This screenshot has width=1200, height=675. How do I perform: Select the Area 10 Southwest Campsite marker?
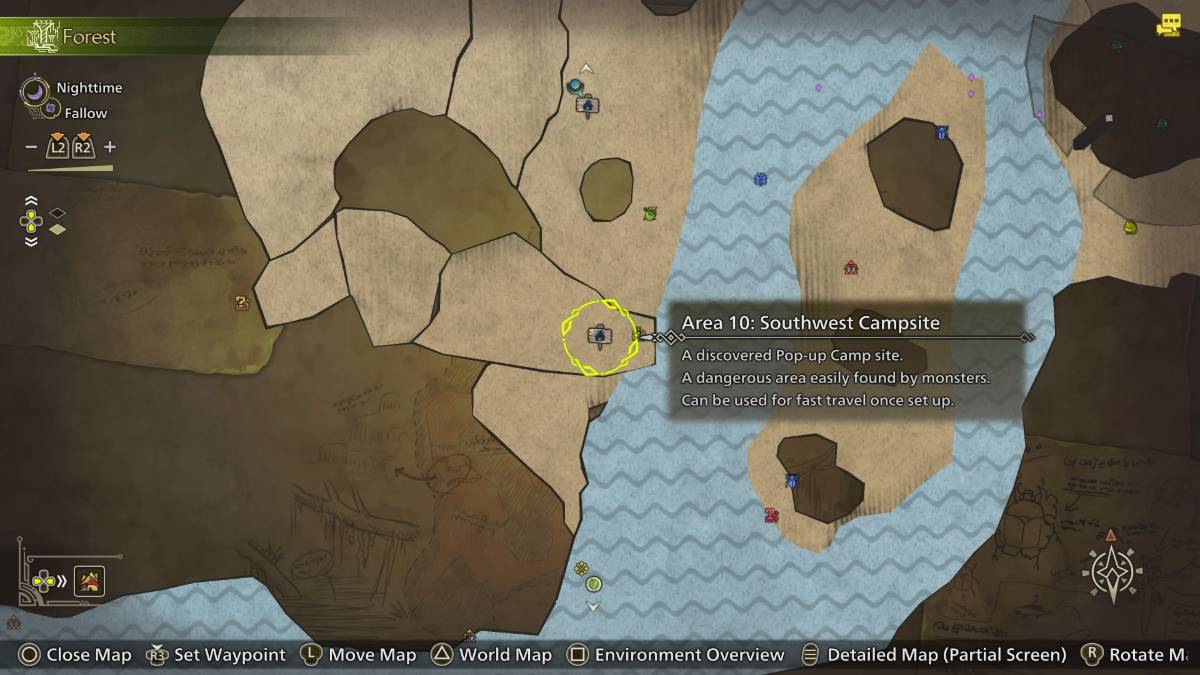[x=599, y=336]
